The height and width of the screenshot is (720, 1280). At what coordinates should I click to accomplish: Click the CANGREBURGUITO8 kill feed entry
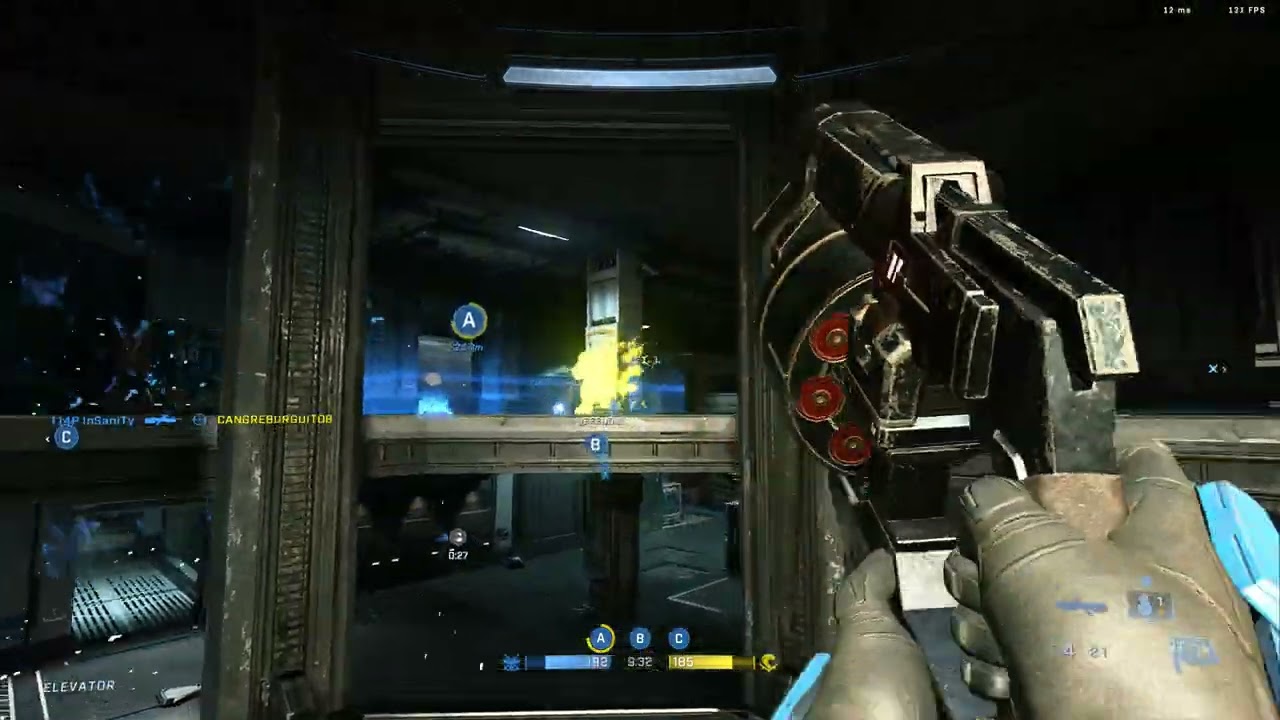point(274,420)
